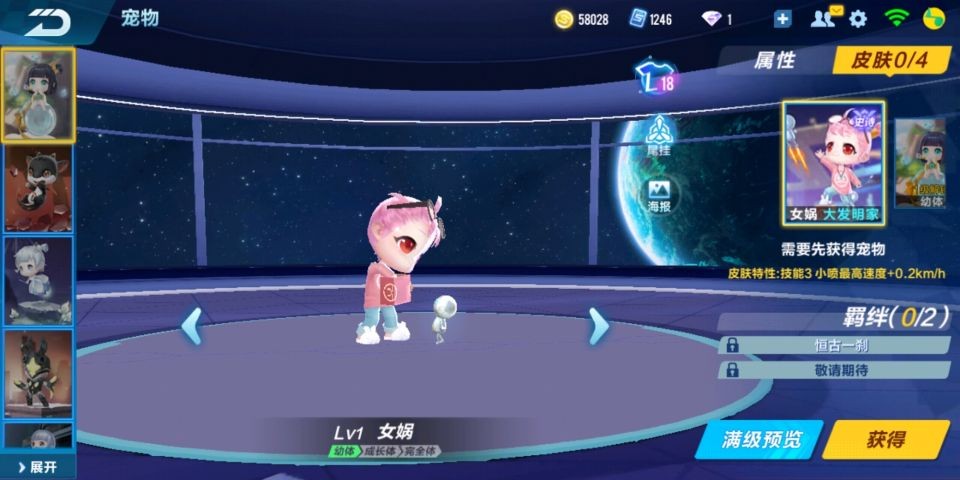Select the dark armored pet in sidebar
Viewport: 960px width, 480px height.
click(x=38, y=373)
